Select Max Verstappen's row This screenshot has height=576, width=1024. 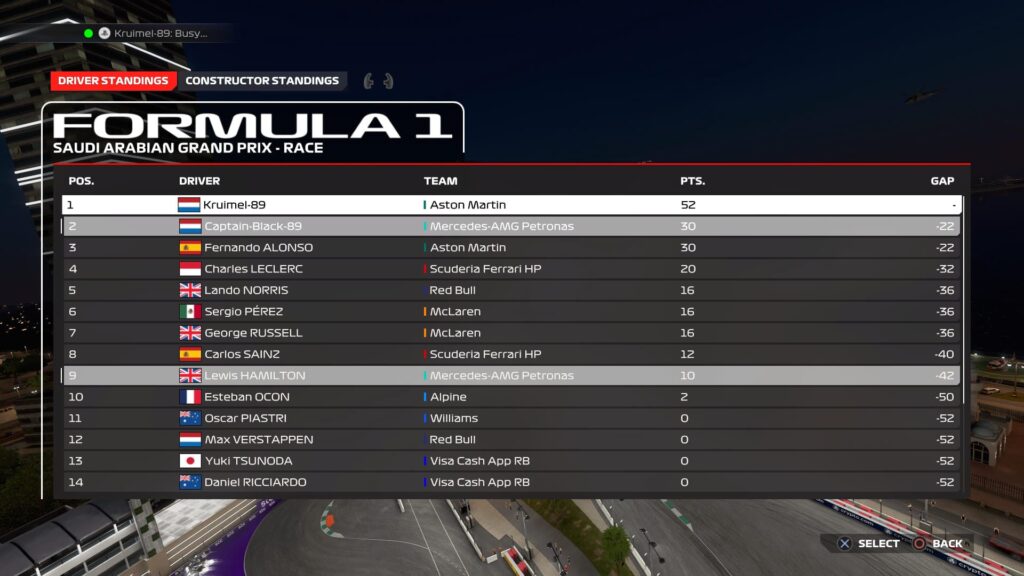(x=511, y=440)
